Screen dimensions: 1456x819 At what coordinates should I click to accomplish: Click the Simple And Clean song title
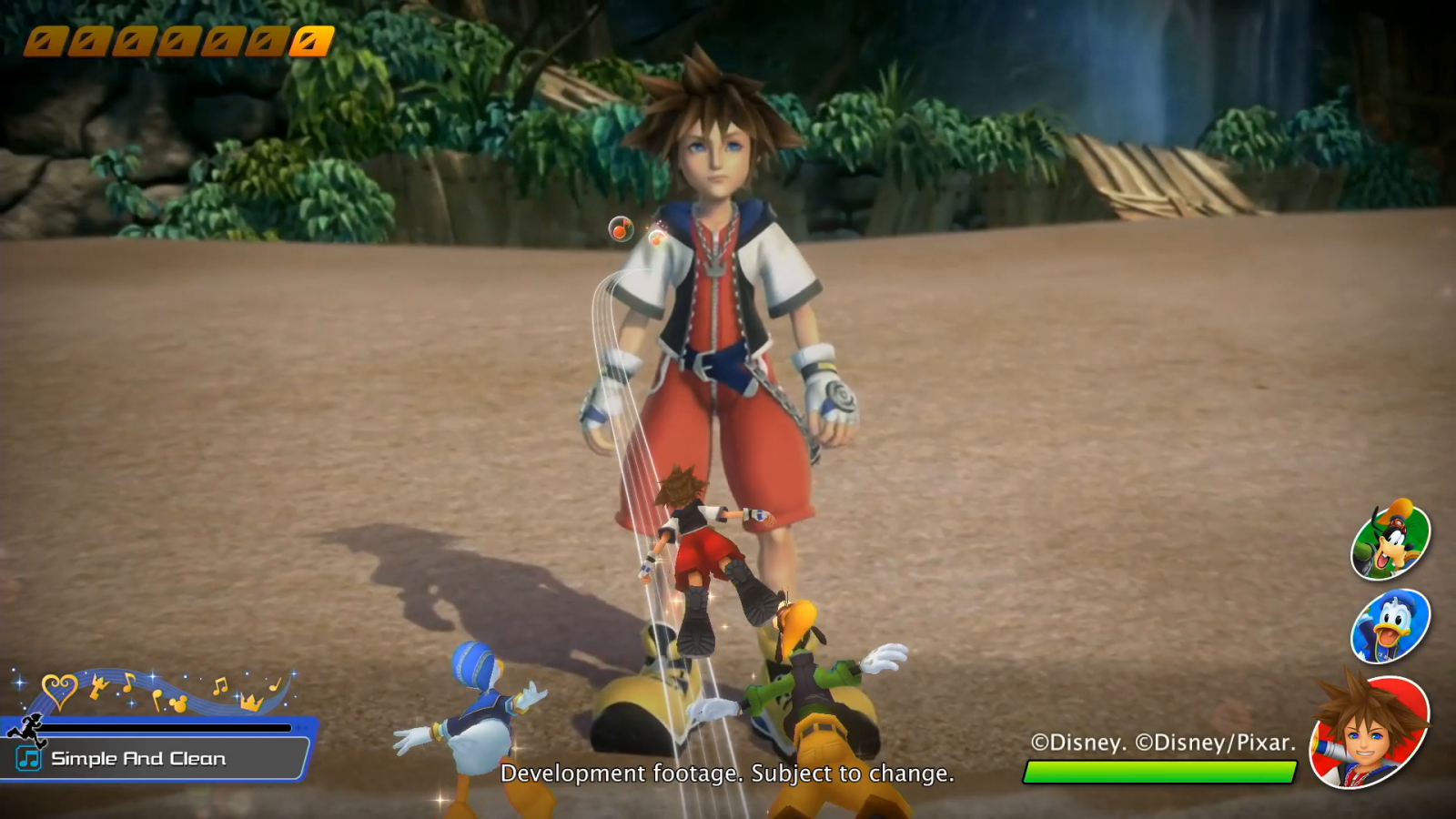138,759
